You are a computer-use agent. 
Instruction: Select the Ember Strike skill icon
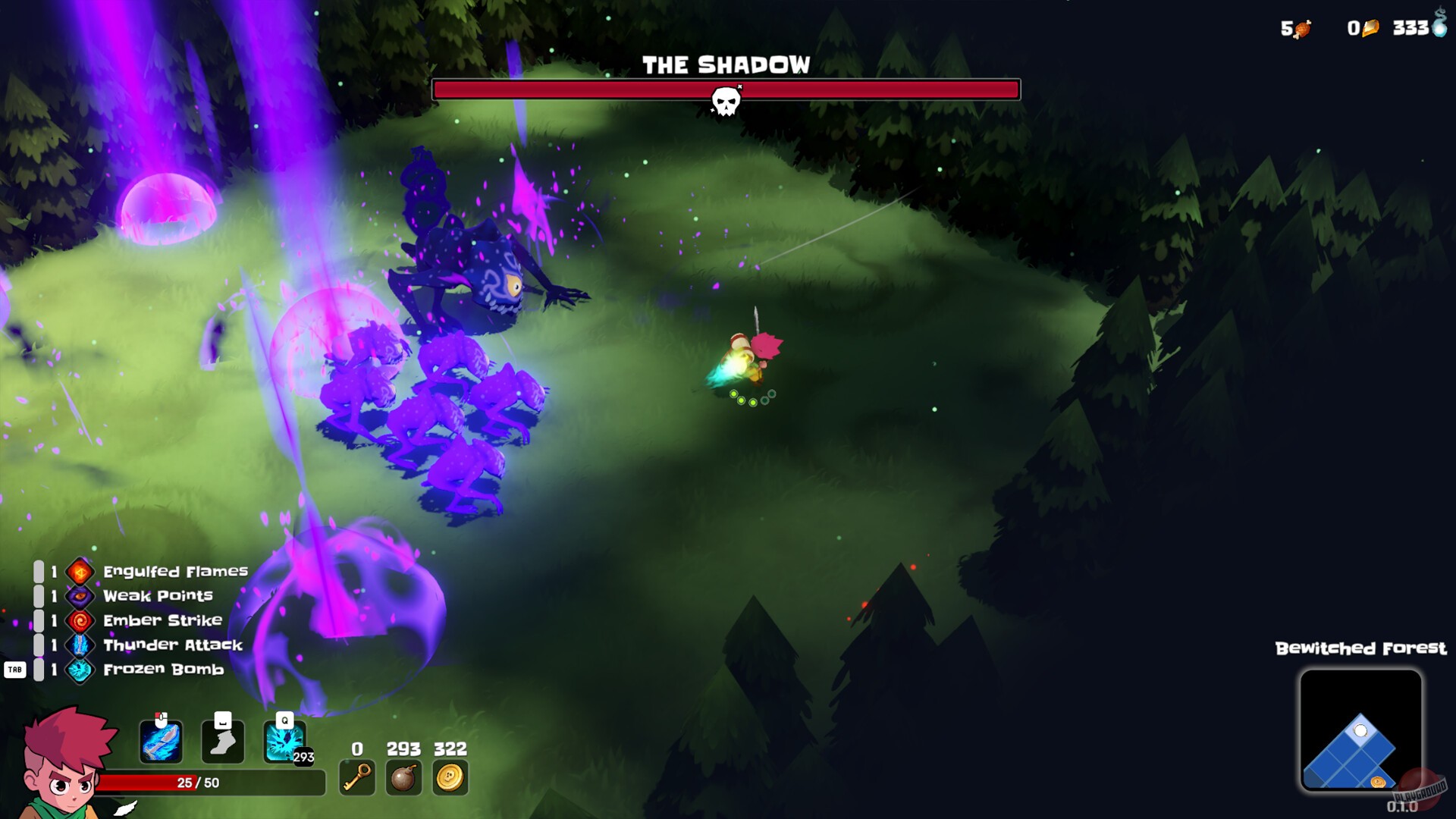(80, 620)
